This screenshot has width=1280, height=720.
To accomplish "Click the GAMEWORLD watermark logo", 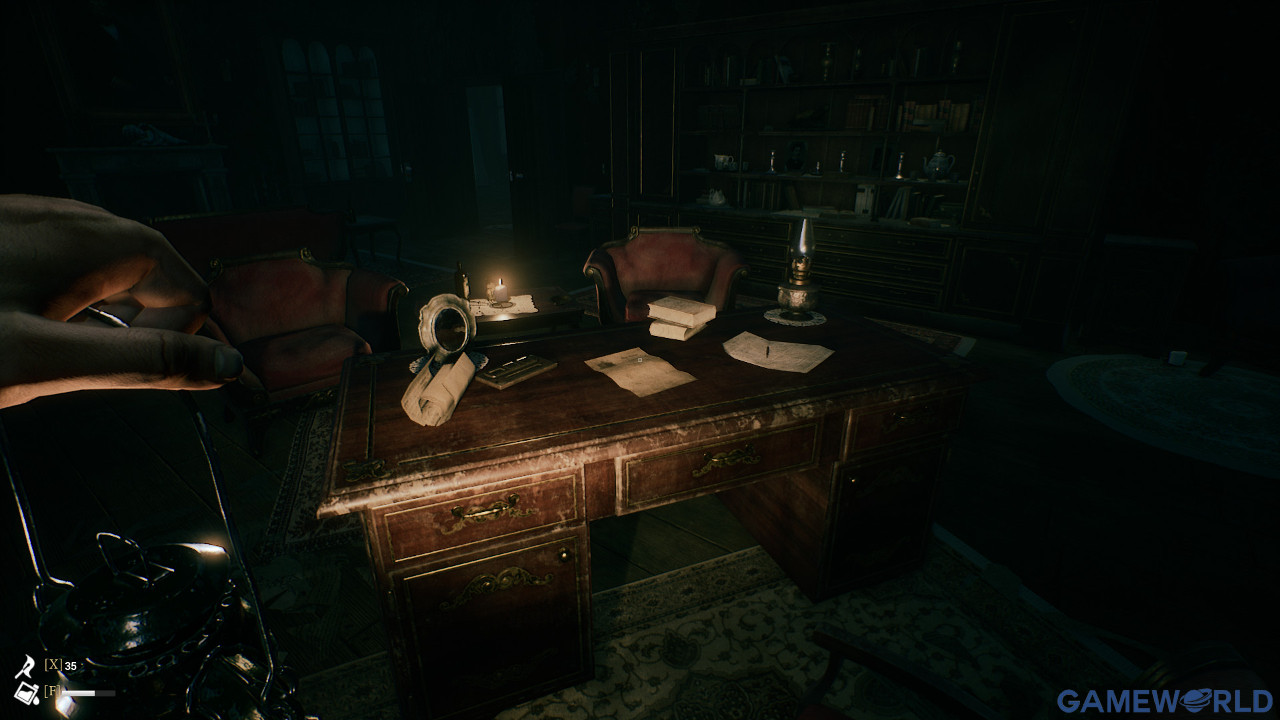I will (1165, 701).
